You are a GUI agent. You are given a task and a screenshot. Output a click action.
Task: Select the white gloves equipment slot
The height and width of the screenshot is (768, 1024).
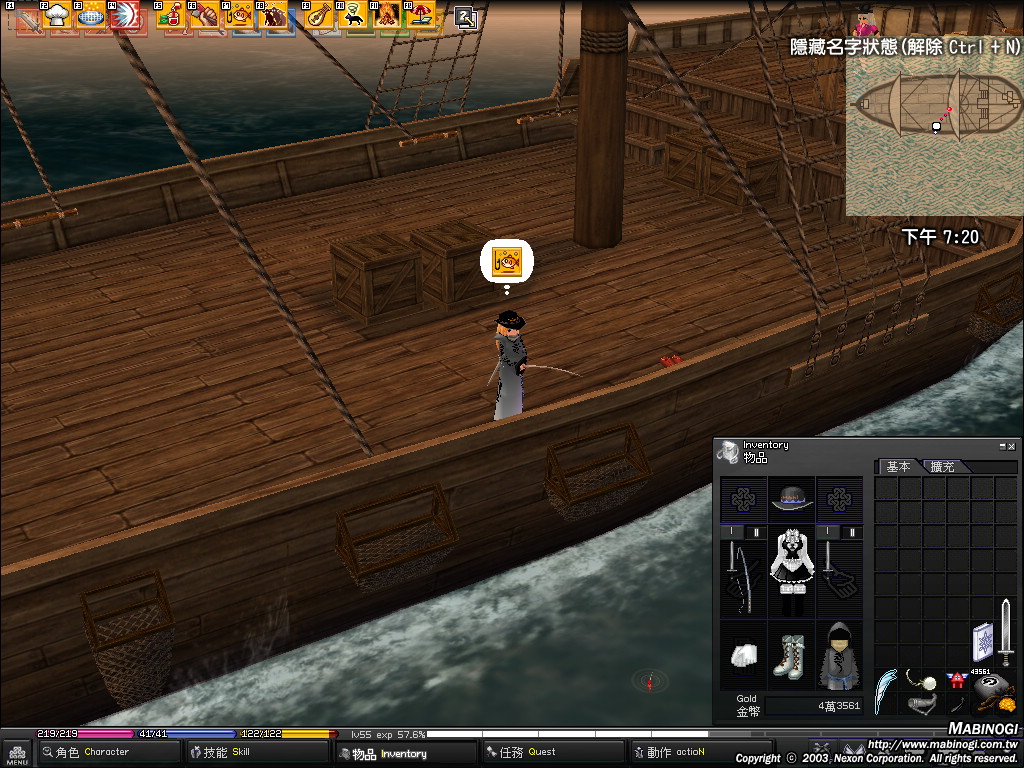(x=743, y=655)
